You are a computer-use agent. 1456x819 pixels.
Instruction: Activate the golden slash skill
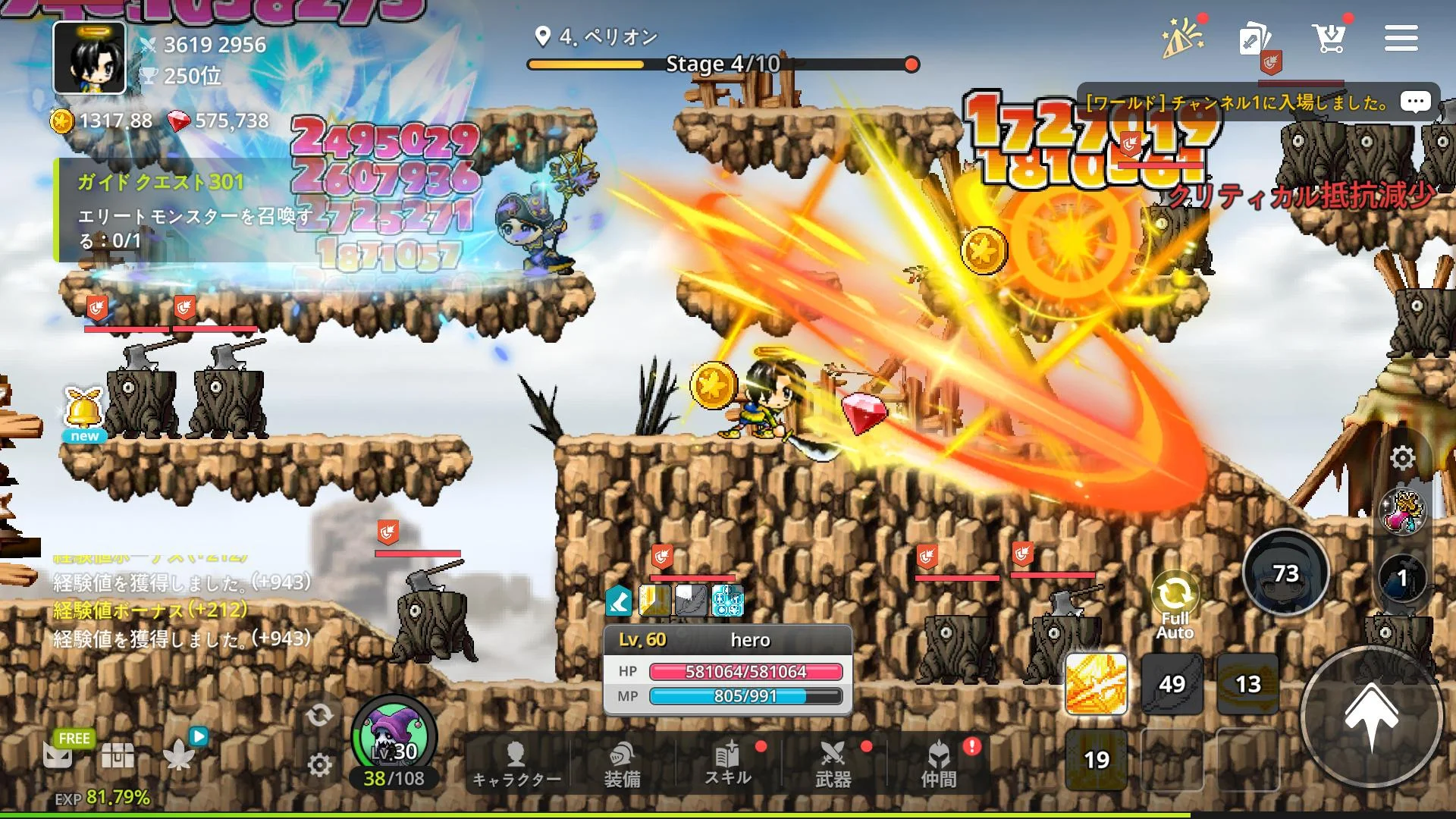[x=1096, y=684]
